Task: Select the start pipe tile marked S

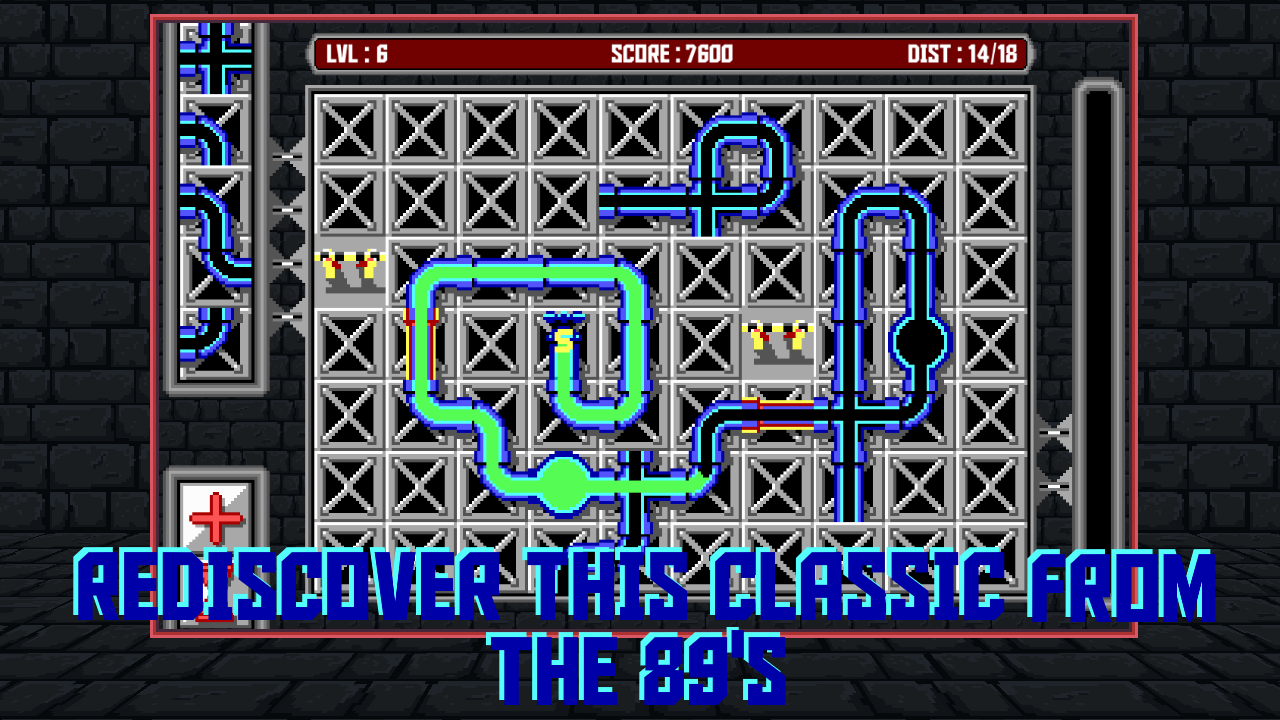Action: click(x=564, y=343)
